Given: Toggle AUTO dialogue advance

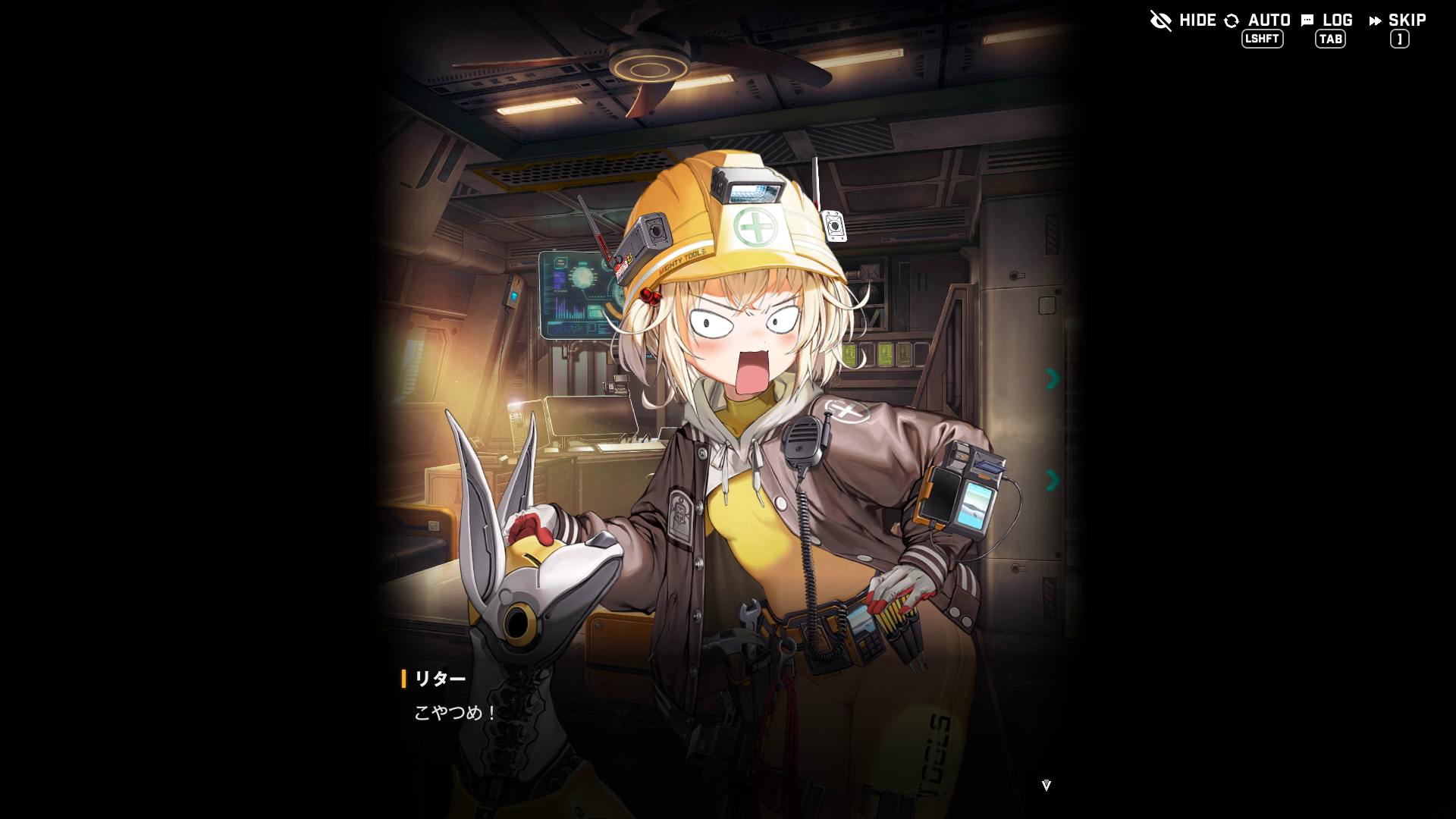Looking at the screenshot, I should (1257, 20).
